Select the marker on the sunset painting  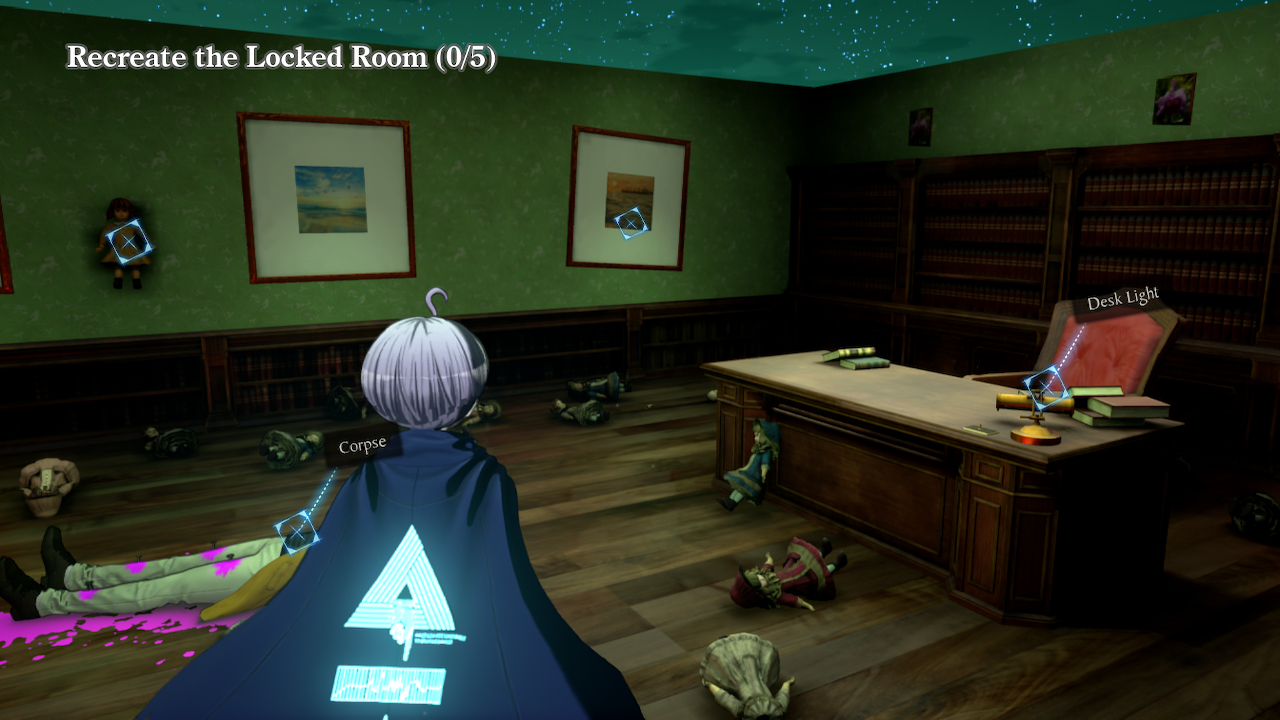click(630, 222)
